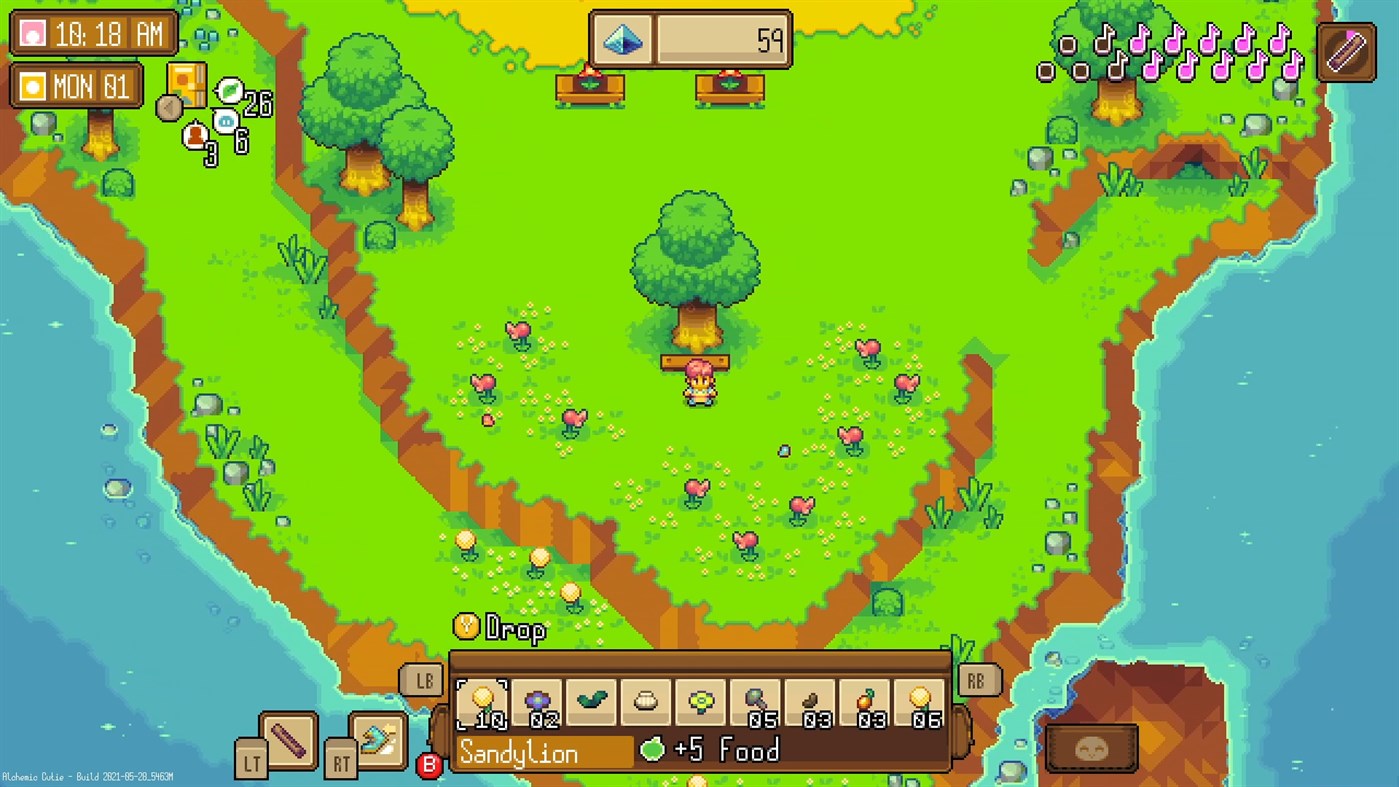The width and height of the screenshot is (1399, 787).
Task: Collapse the journal using the round back arrow
Action: [169, 110]
